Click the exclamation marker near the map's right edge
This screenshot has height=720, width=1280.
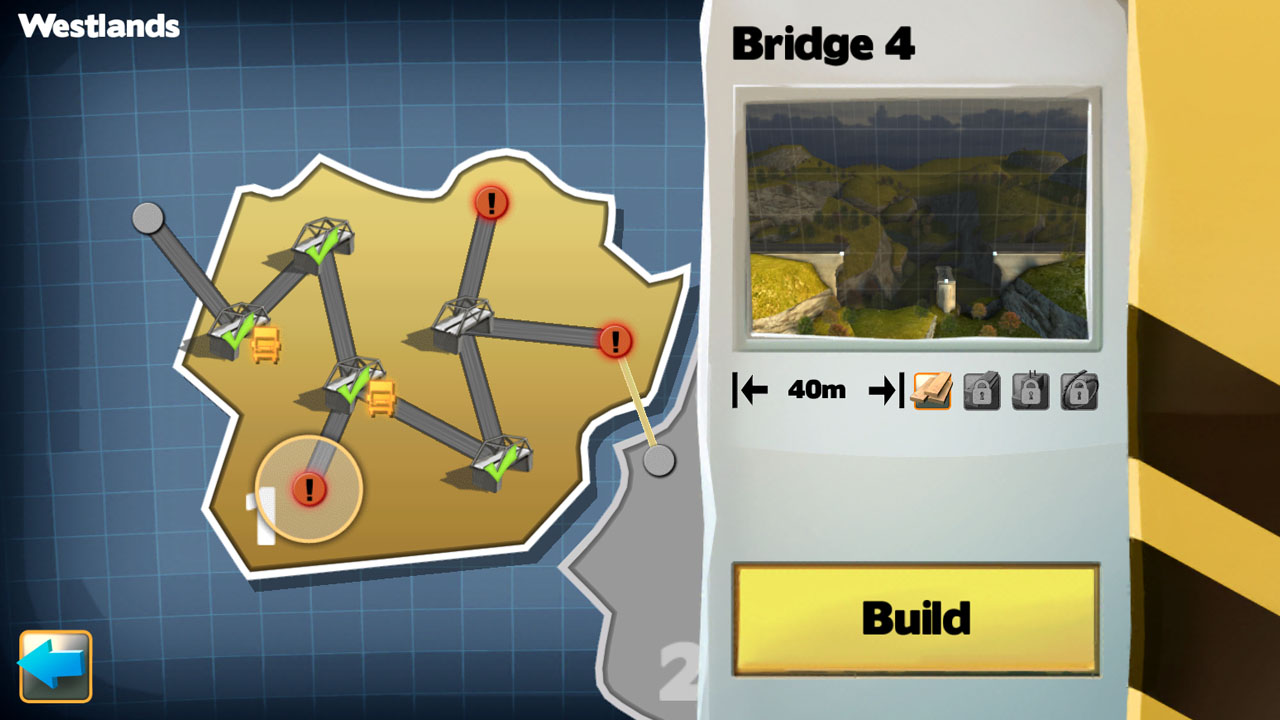(x=614, y=340)
